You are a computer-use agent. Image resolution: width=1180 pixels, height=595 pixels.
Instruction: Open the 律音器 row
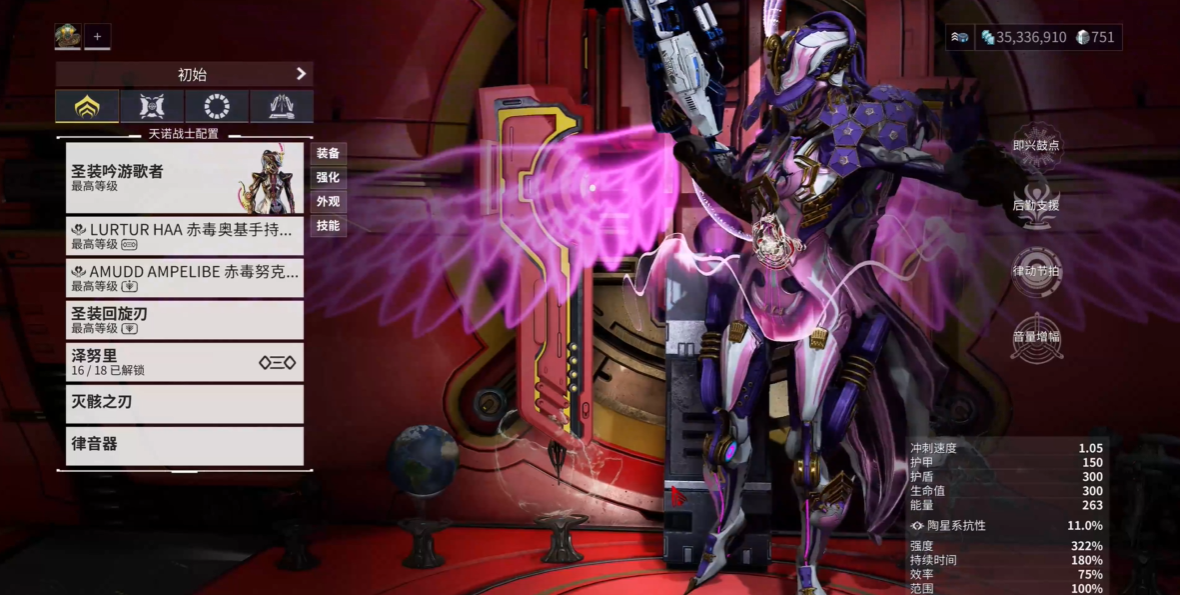[184, 445]
